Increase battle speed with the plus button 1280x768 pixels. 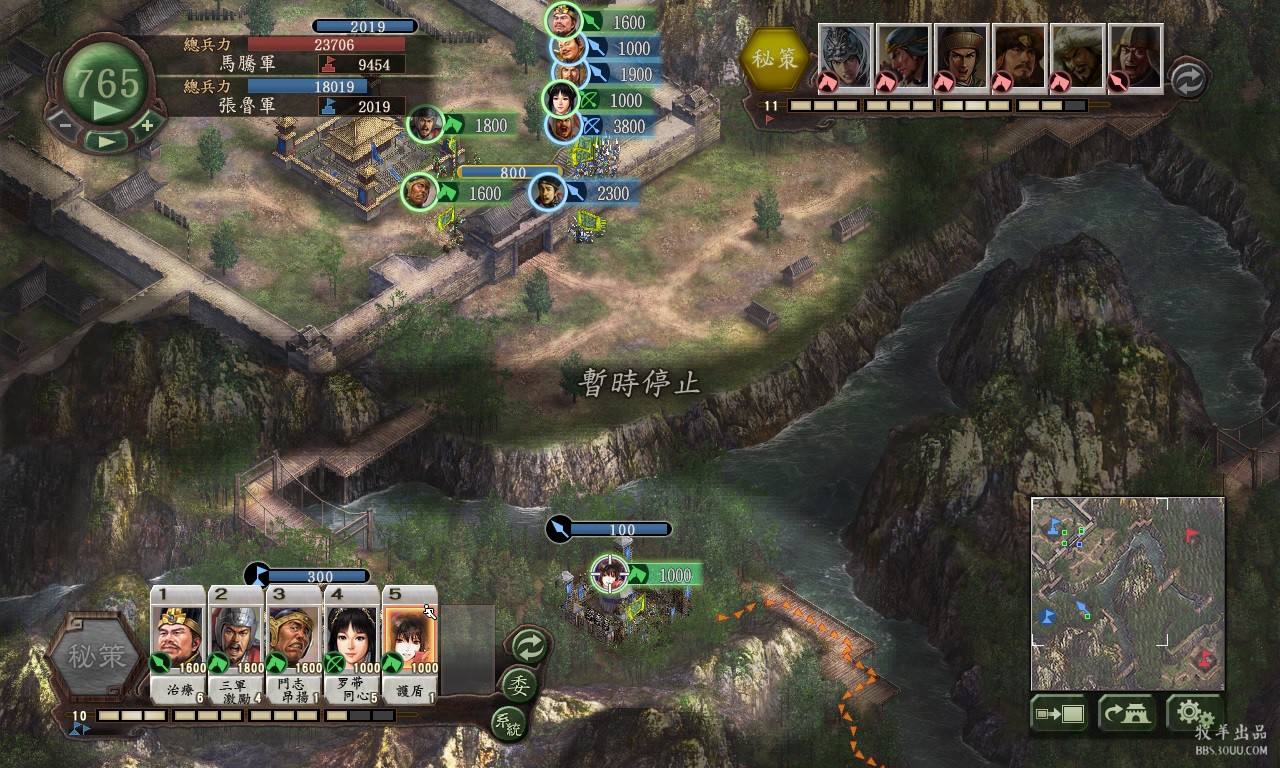pyautogui.click(x=147, y=125)
